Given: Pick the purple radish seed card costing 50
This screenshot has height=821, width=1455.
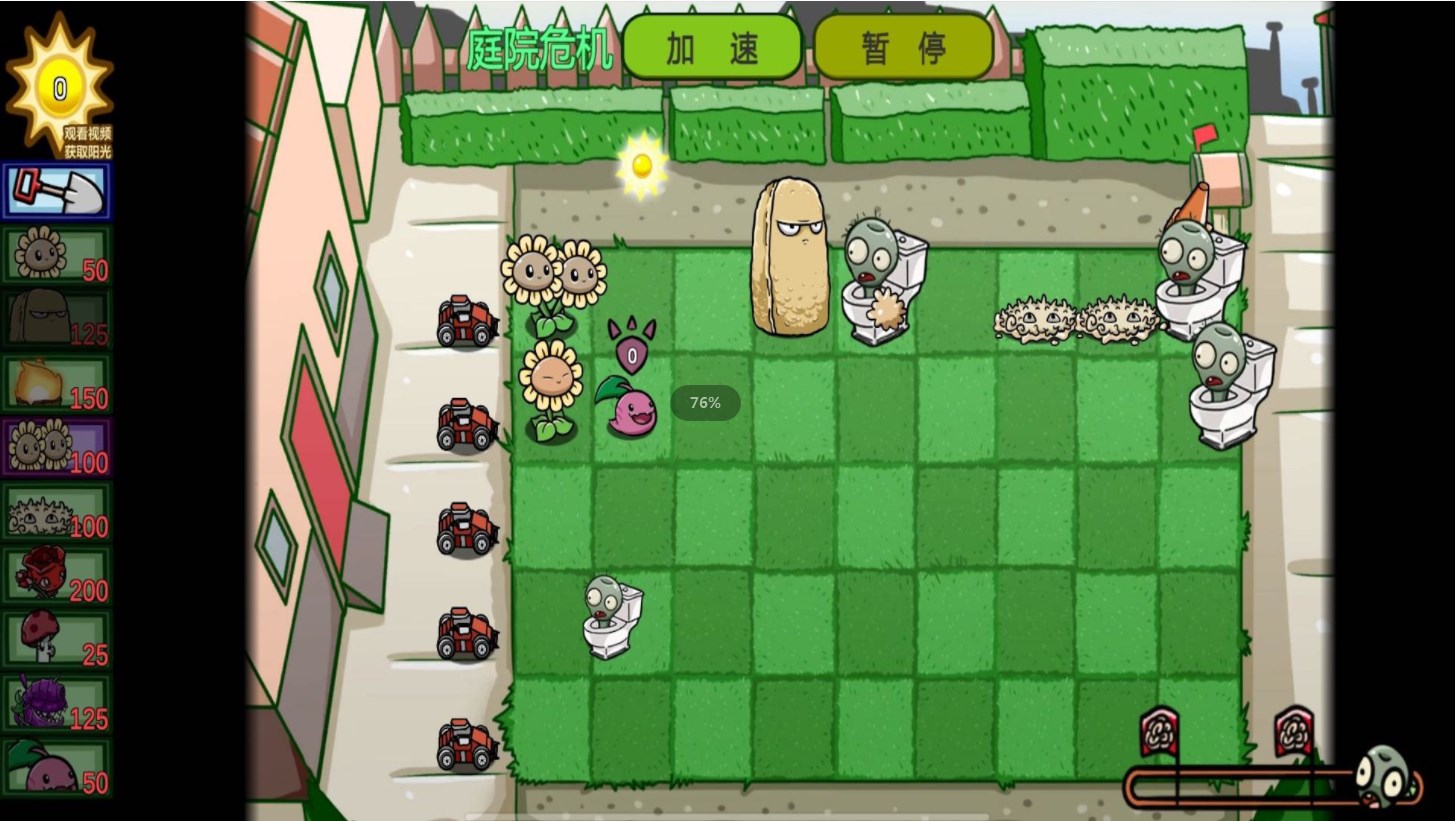Looking at the screenshot, I should [x=57, y=768].
